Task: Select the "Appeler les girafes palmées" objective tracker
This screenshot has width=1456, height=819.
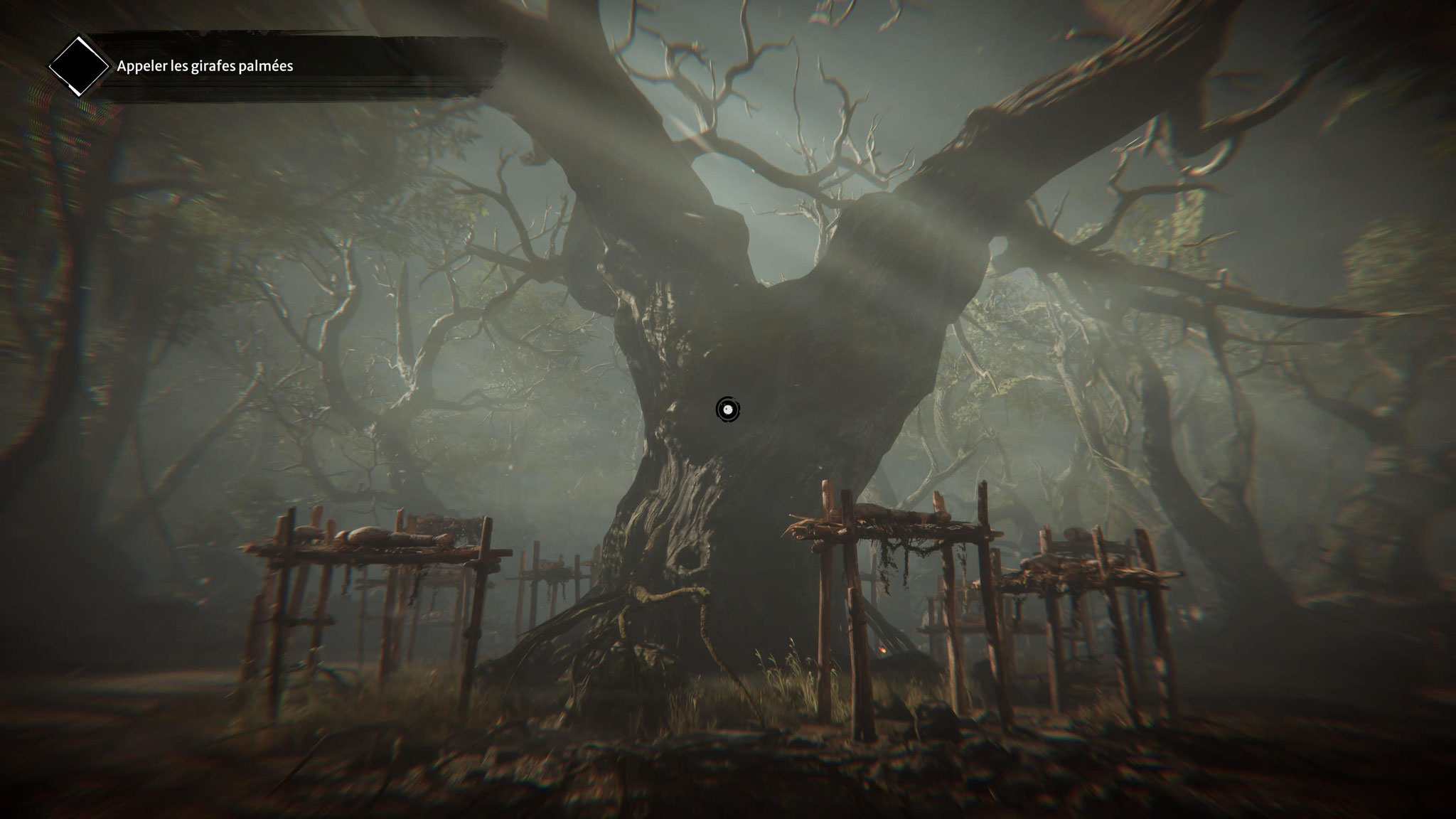Action: [205, 66]
